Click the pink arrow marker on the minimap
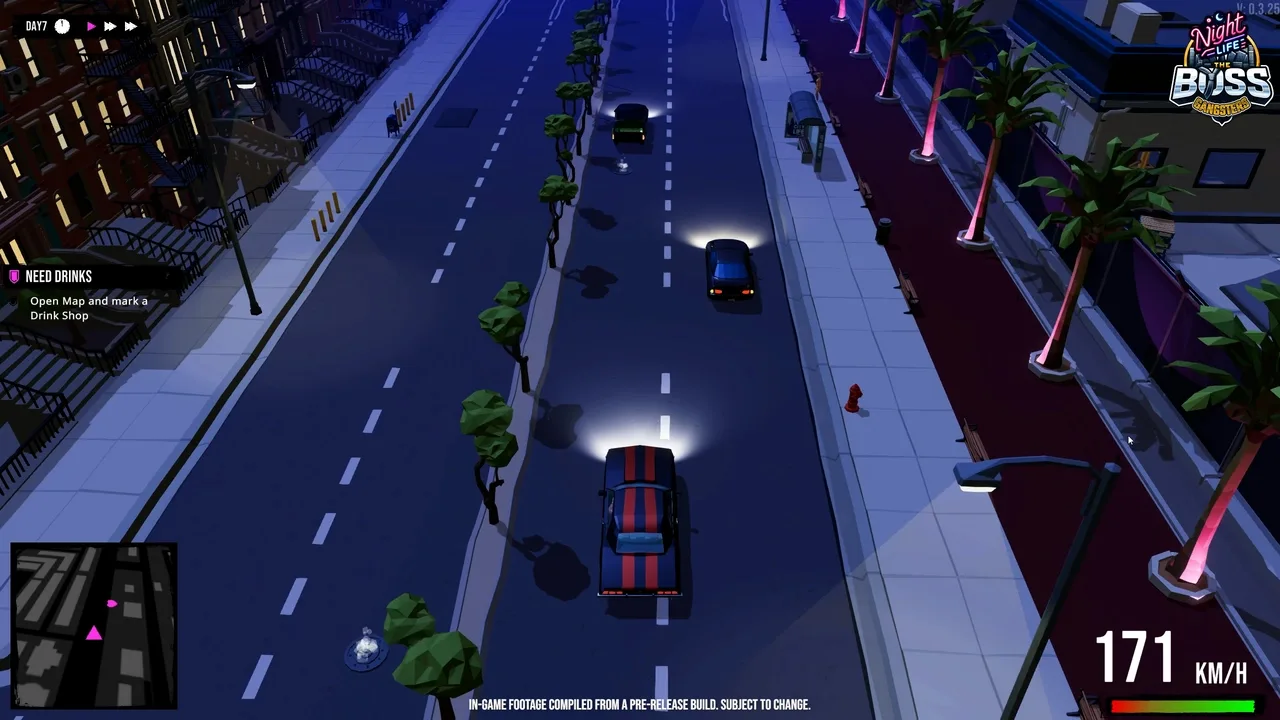 pyautogui.click(x=113, y=604)
